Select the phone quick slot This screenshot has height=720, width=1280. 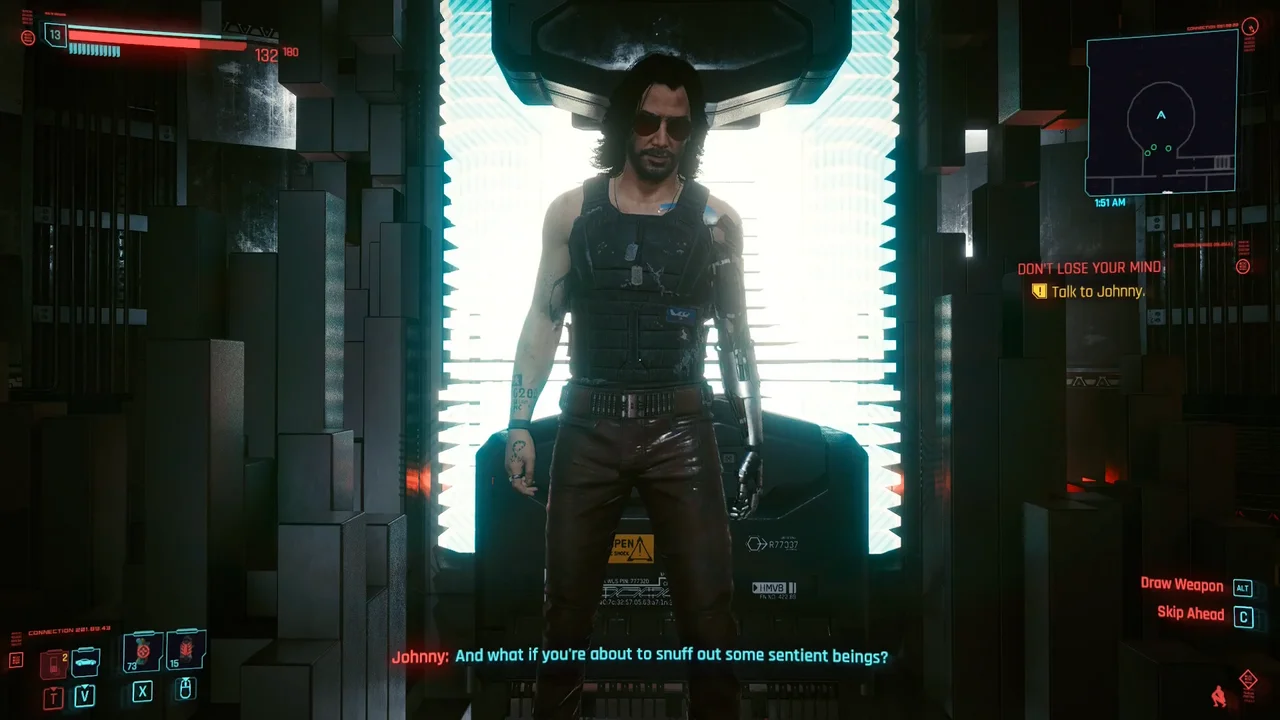[x=52, y=664]
